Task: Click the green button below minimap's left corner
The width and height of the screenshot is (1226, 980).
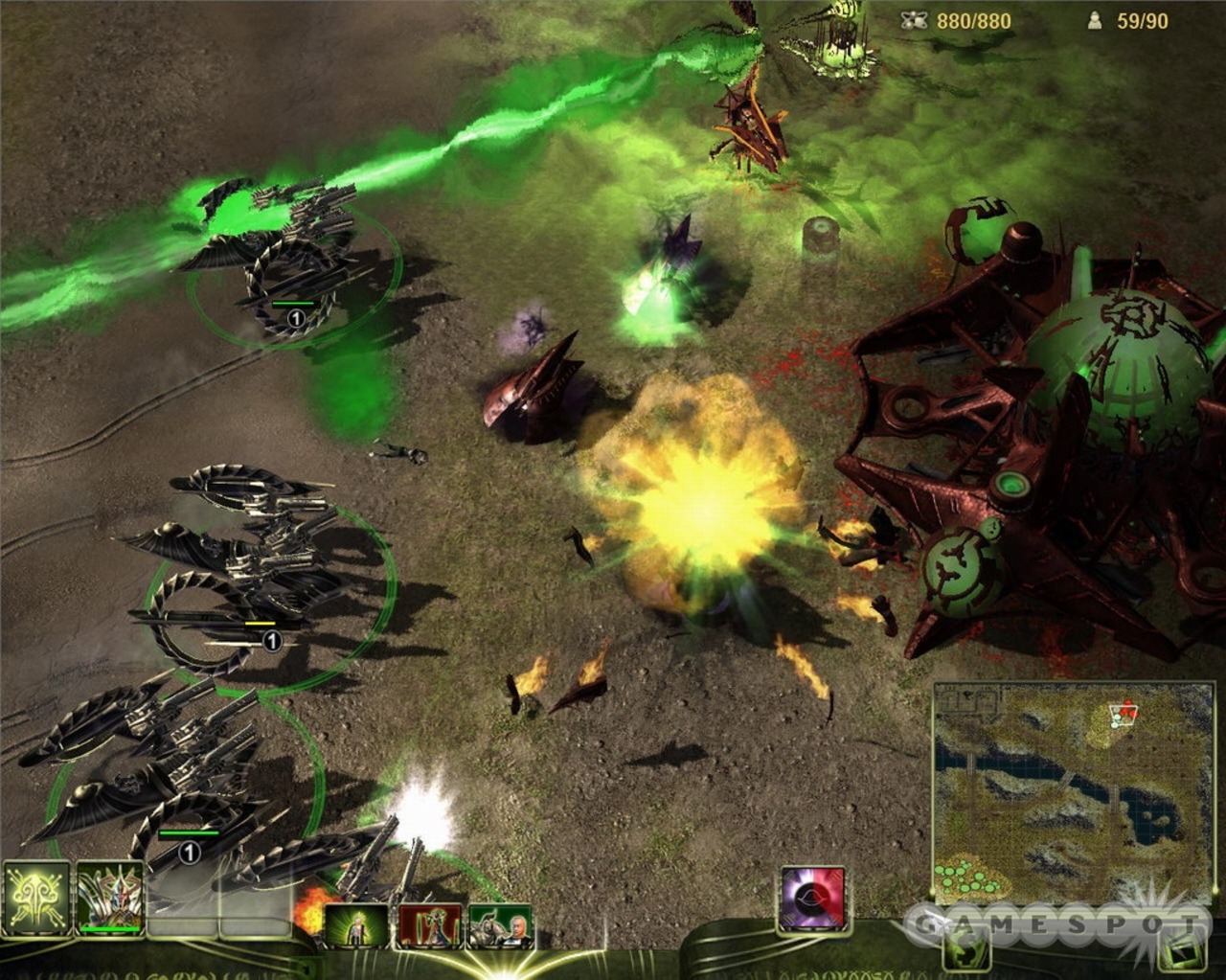Action: 965,948
